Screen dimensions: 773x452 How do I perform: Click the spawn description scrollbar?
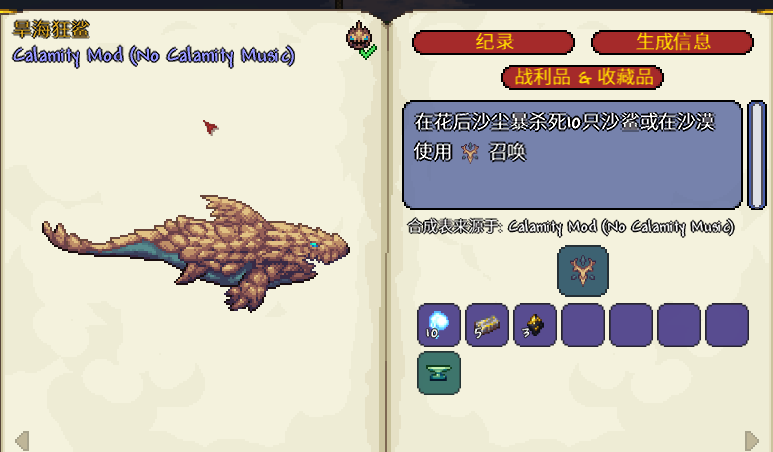tap(757, 152)
